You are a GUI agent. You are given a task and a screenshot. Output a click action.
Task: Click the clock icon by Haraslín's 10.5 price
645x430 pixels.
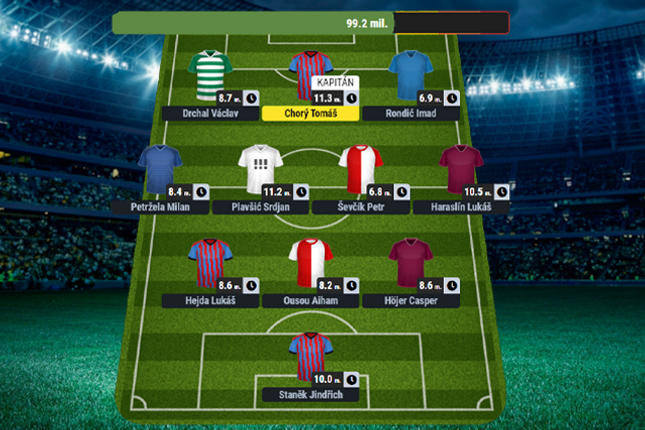[x=502, y=192]
